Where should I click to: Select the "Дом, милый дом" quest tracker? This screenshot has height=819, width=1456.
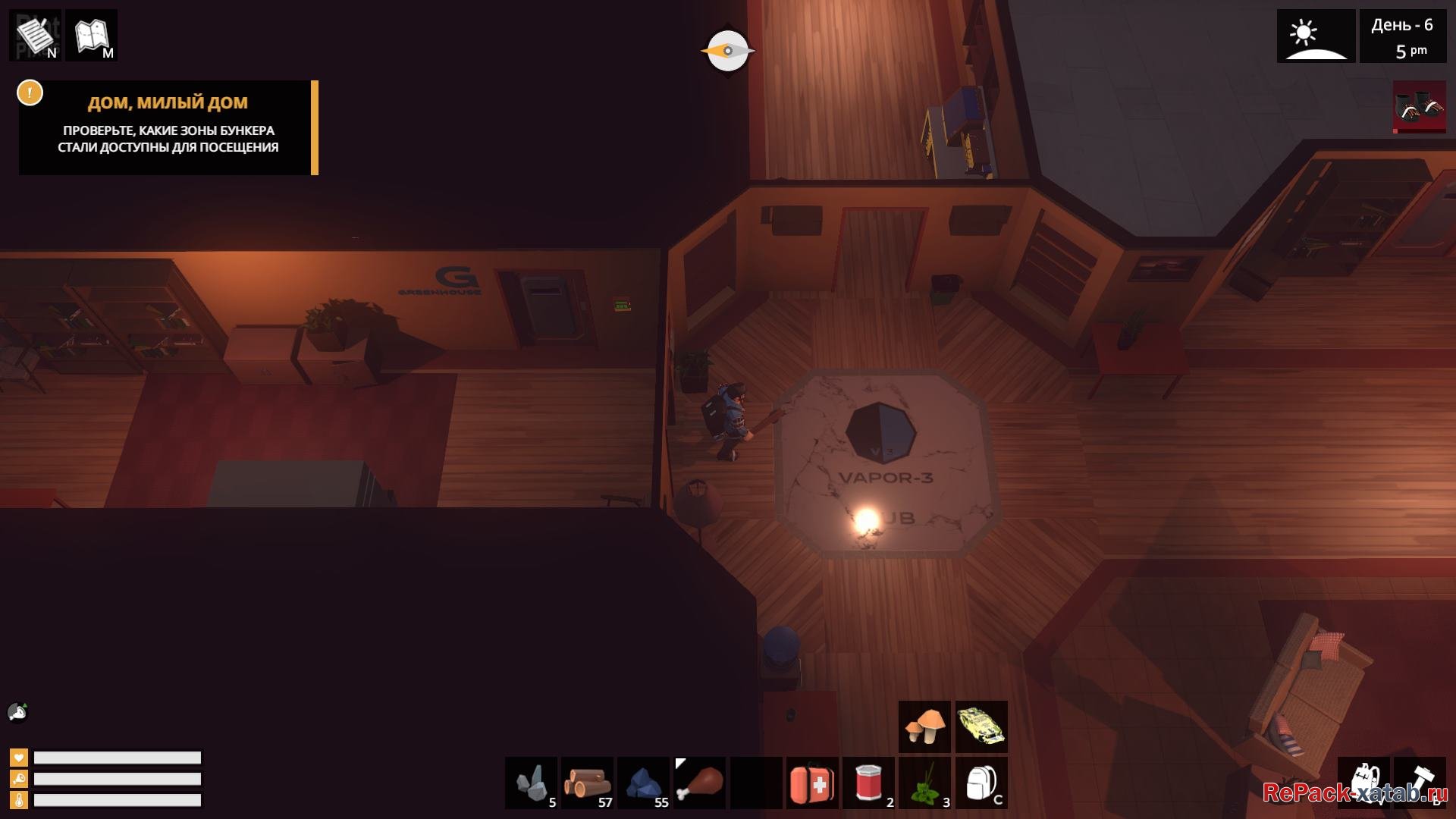[168, 127]
